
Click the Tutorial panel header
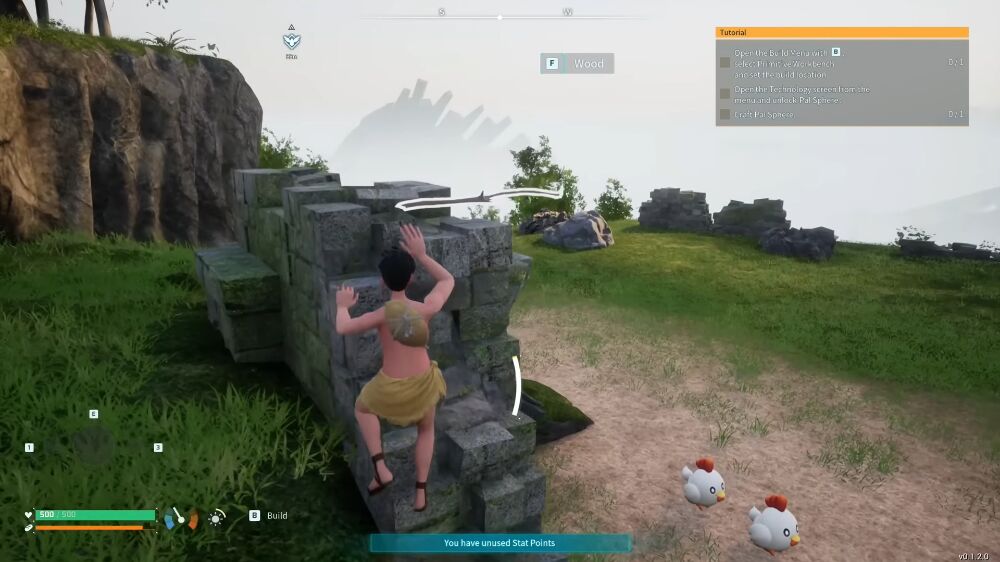pos(842,32)
